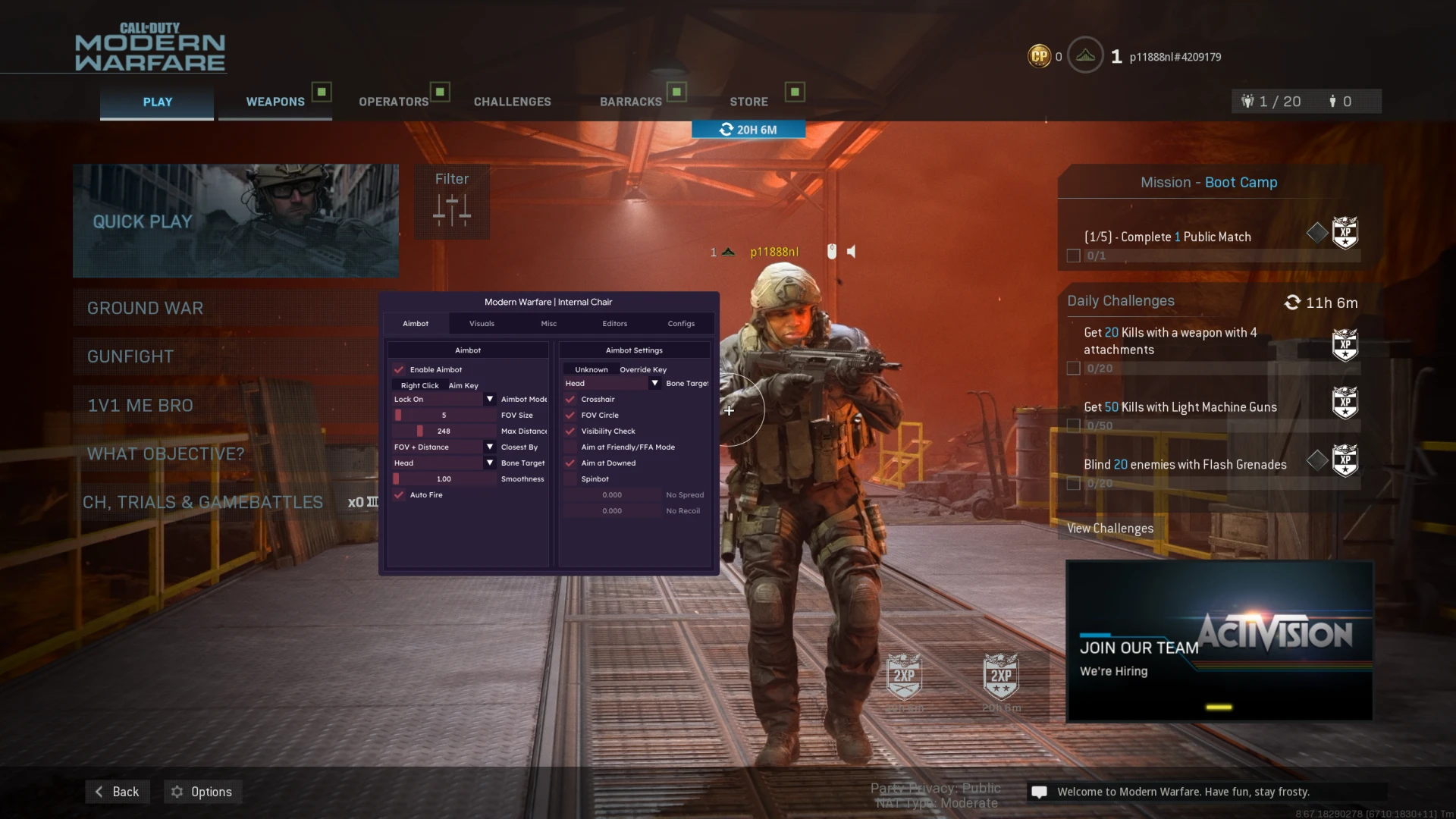Viewport: 1456px width, 819px height.
Task: Open the Options menu
Action: click(x=202, y=792)
